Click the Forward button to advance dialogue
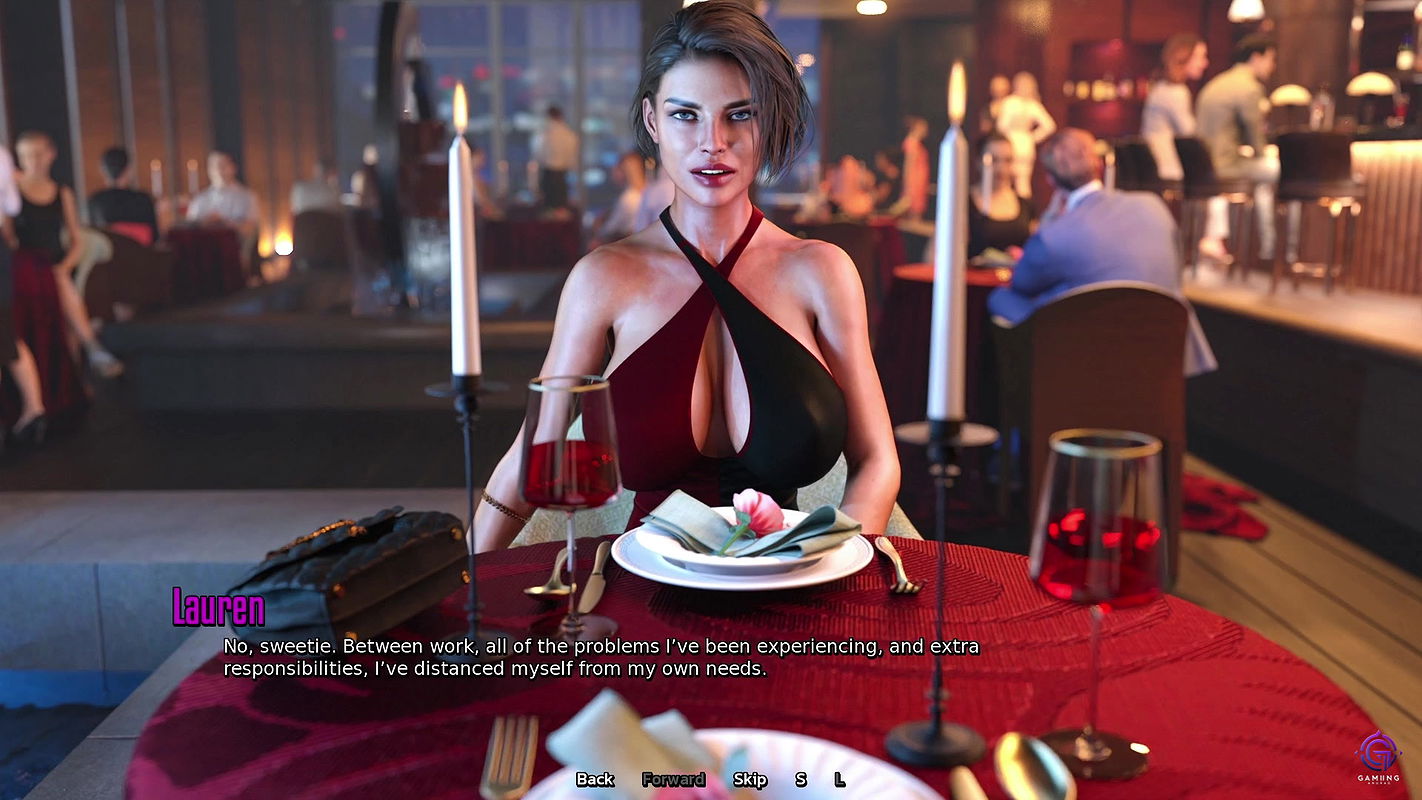Viewport: 1422px width, 800px height. 673,779
